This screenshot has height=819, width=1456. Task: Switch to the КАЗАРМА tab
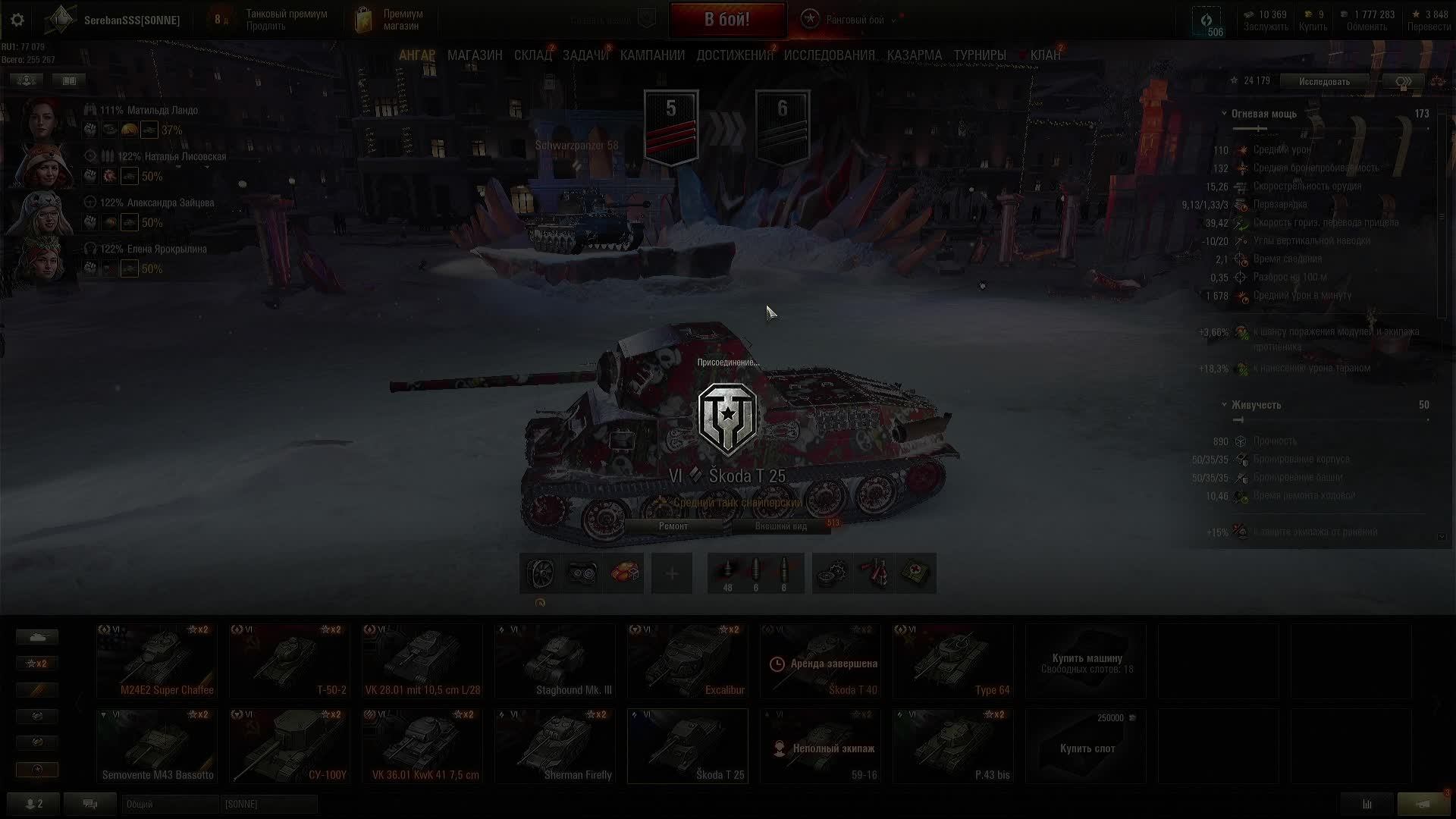tap(914, 55)
